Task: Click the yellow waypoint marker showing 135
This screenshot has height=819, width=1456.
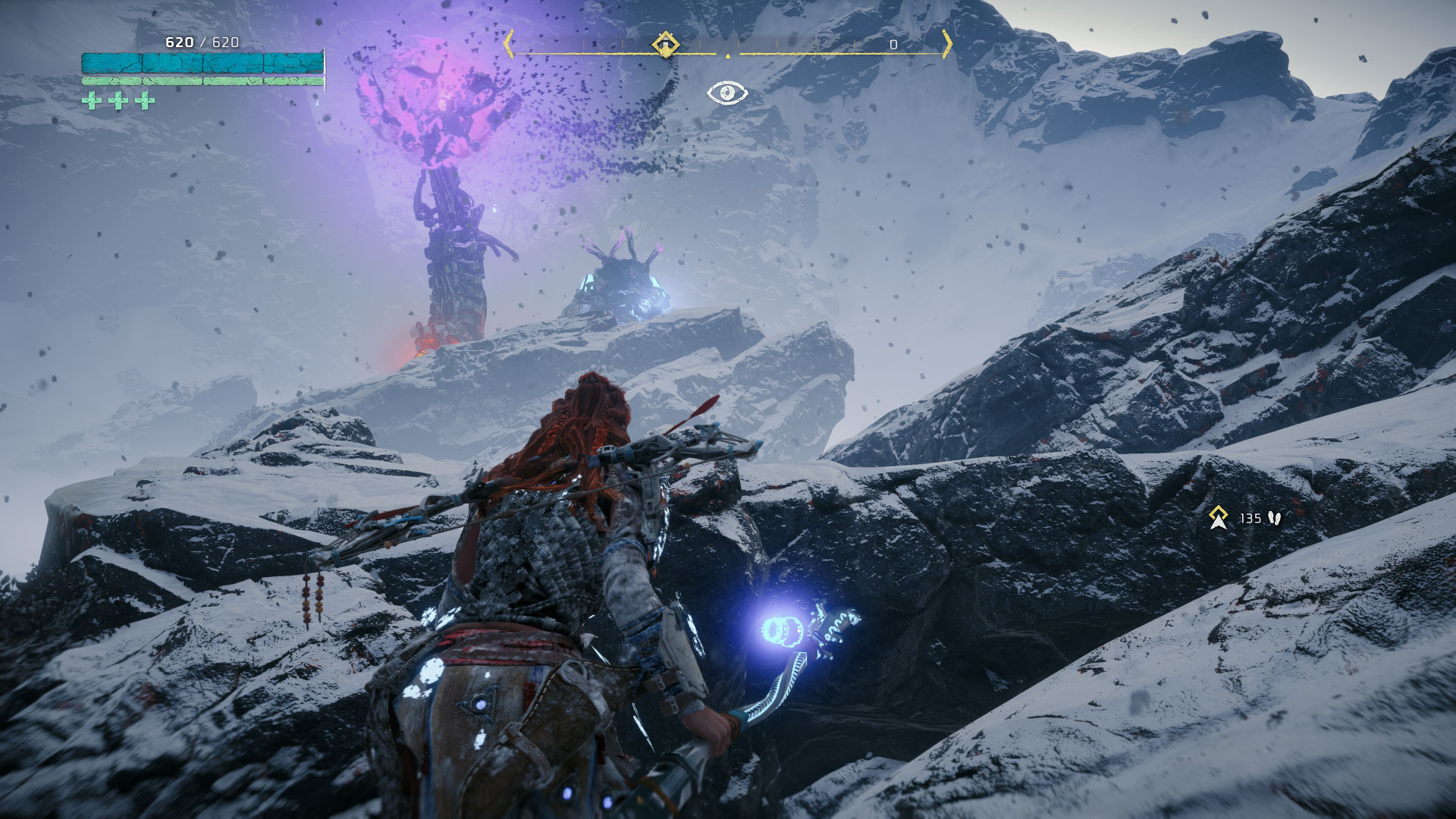Action: click(x=1219, y=517)
